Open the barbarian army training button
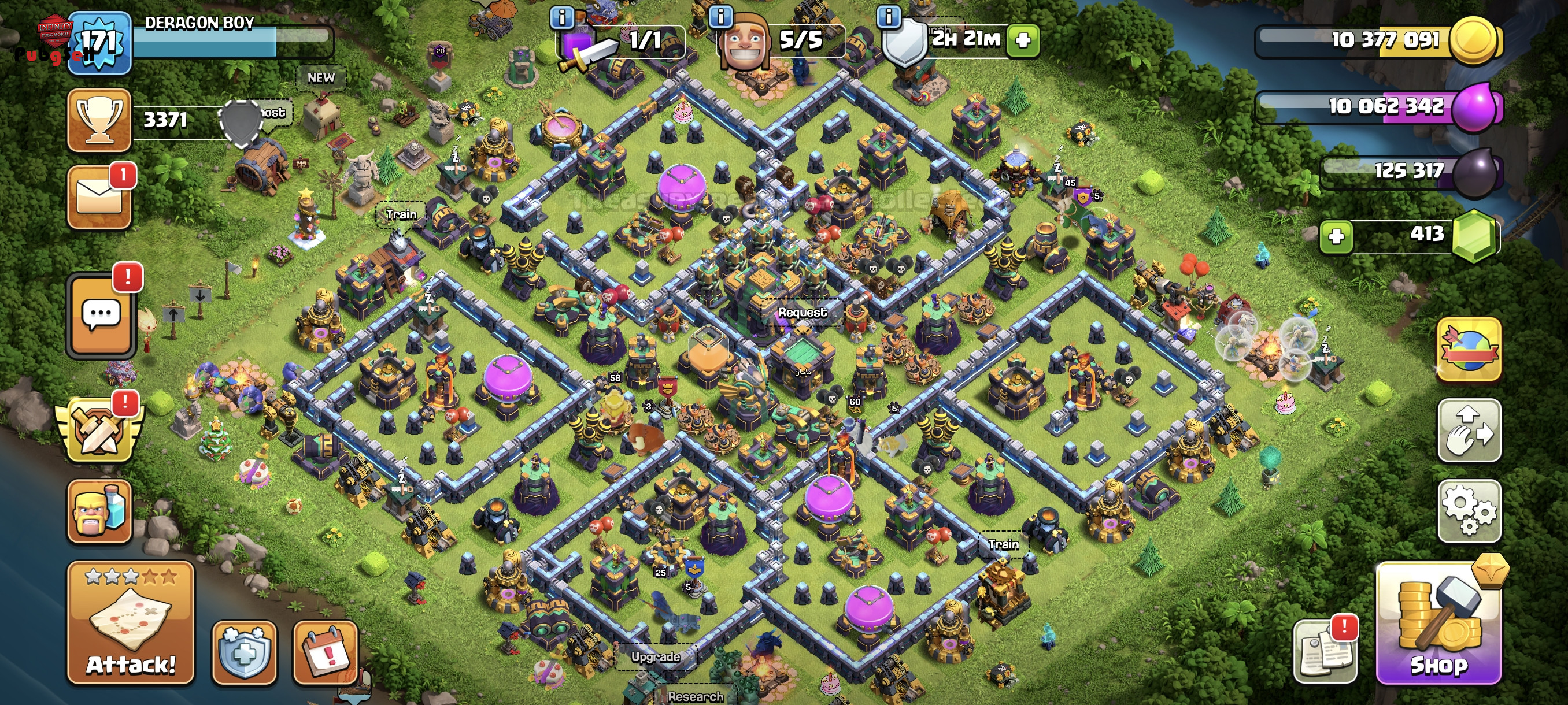 [x=99, y=510]
